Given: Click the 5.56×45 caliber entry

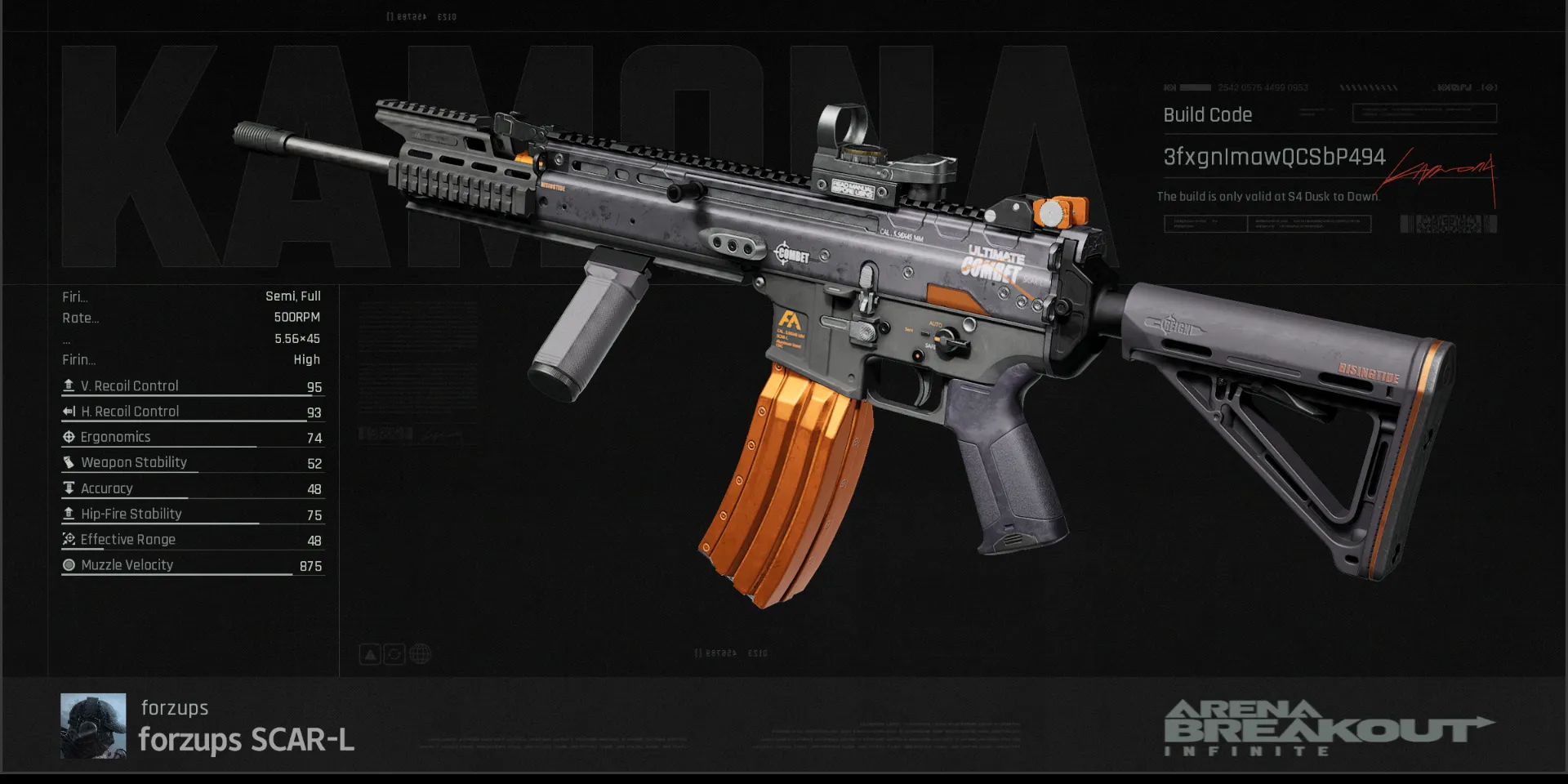Looking at the screenshot, I should point(297,338).
